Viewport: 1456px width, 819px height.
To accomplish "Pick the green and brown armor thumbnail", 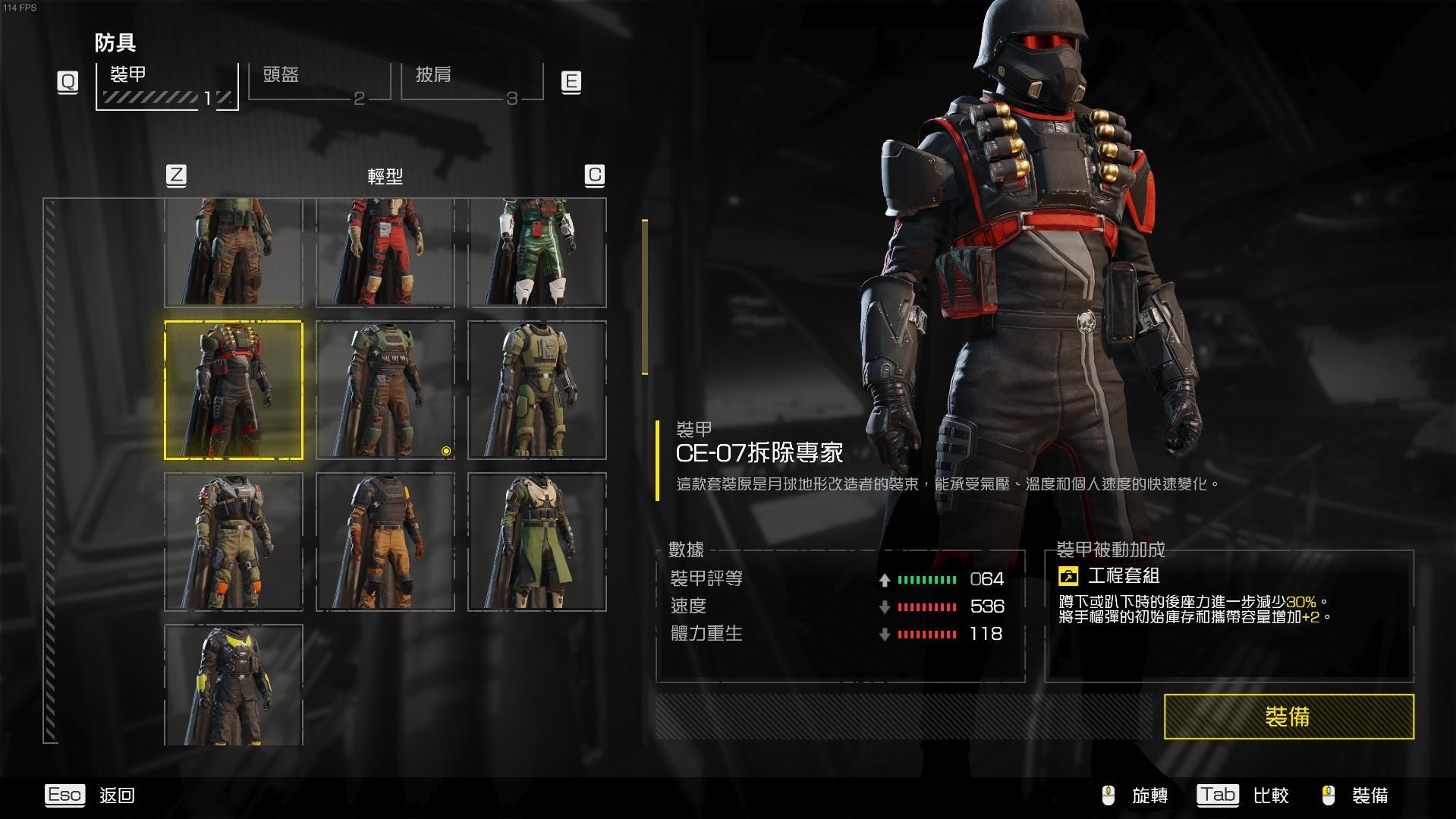I will click(x=234, y=253).
